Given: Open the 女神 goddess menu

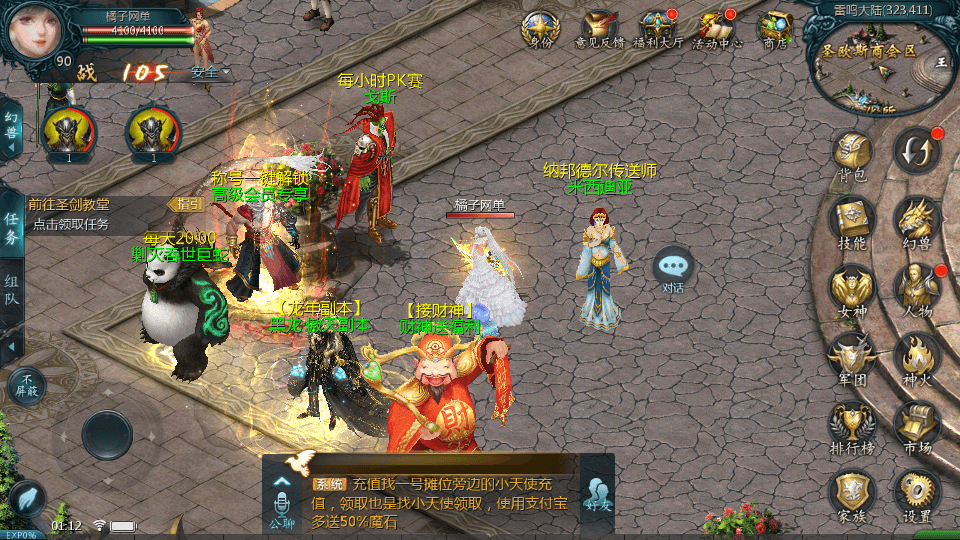Looking at the screenshot, I should click(x=852, y=289).
